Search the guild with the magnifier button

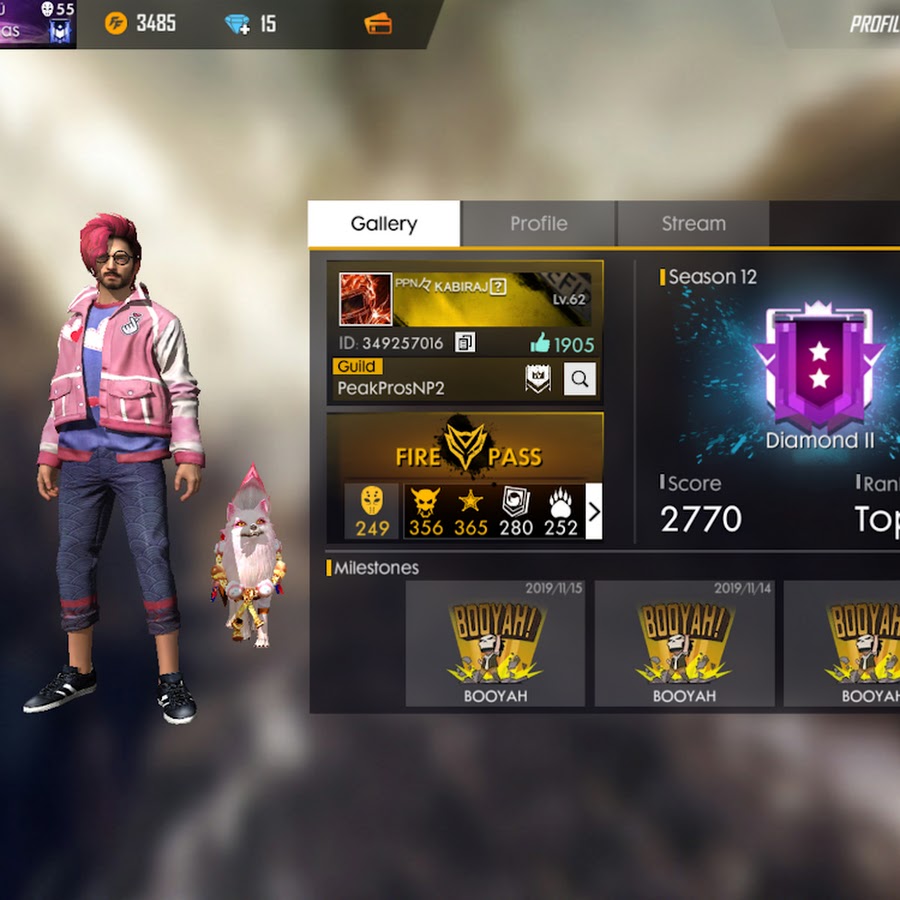579,378
